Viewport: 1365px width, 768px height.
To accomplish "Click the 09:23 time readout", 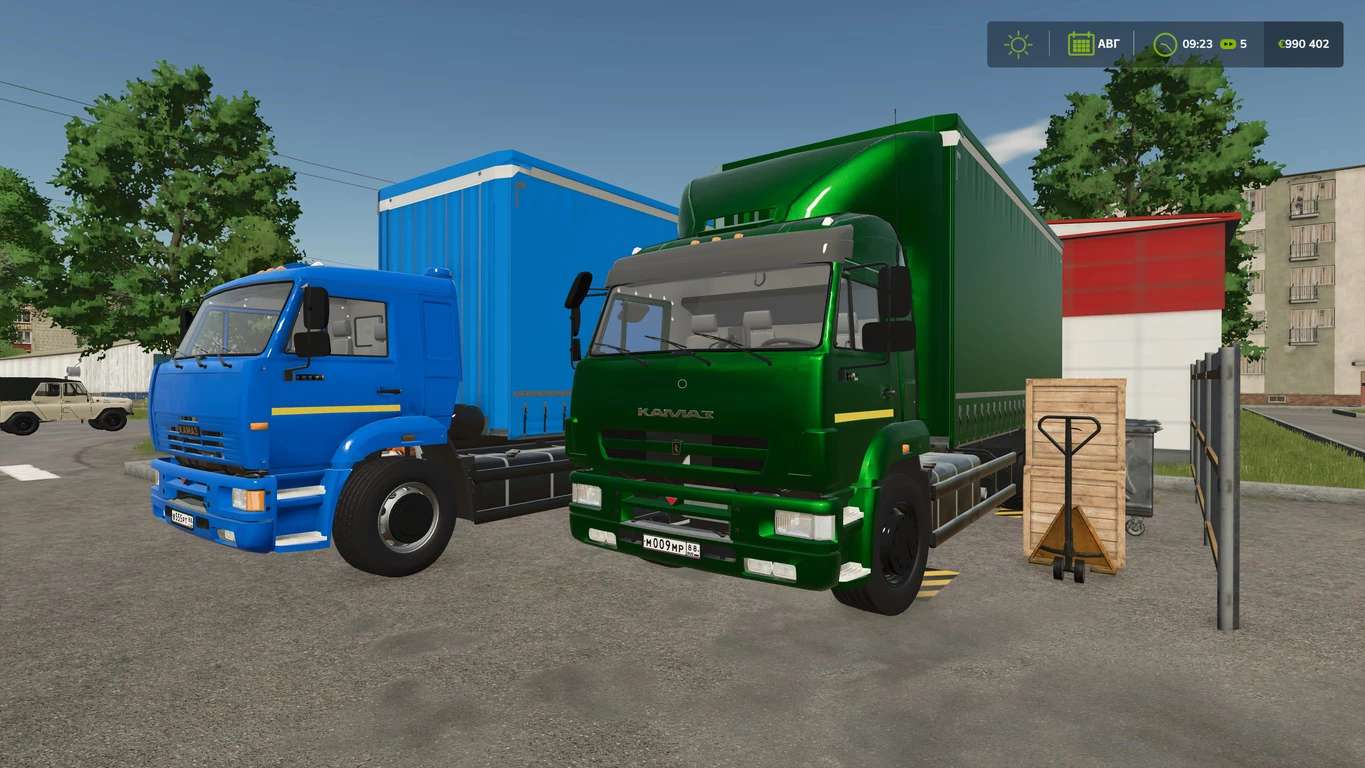I will [1197, 44].
